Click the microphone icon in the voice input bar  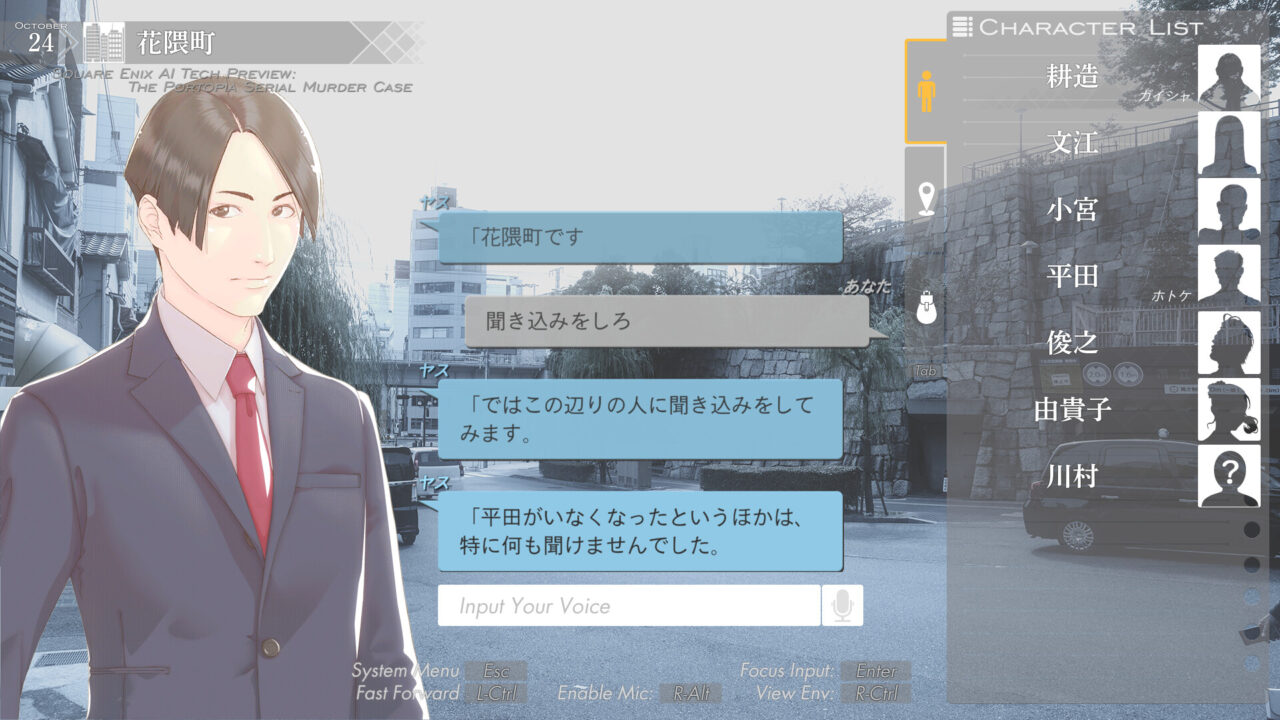coord(843,605)
